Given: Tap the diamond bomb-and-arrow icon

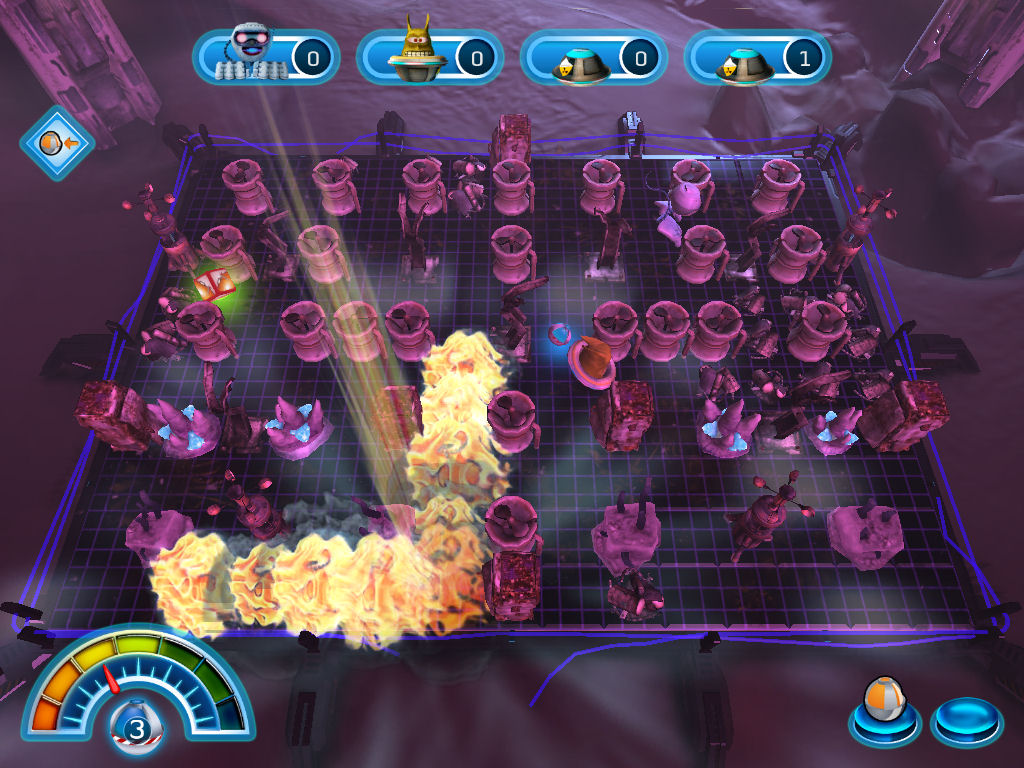Looking at the screenshot, I should point(56,143).
